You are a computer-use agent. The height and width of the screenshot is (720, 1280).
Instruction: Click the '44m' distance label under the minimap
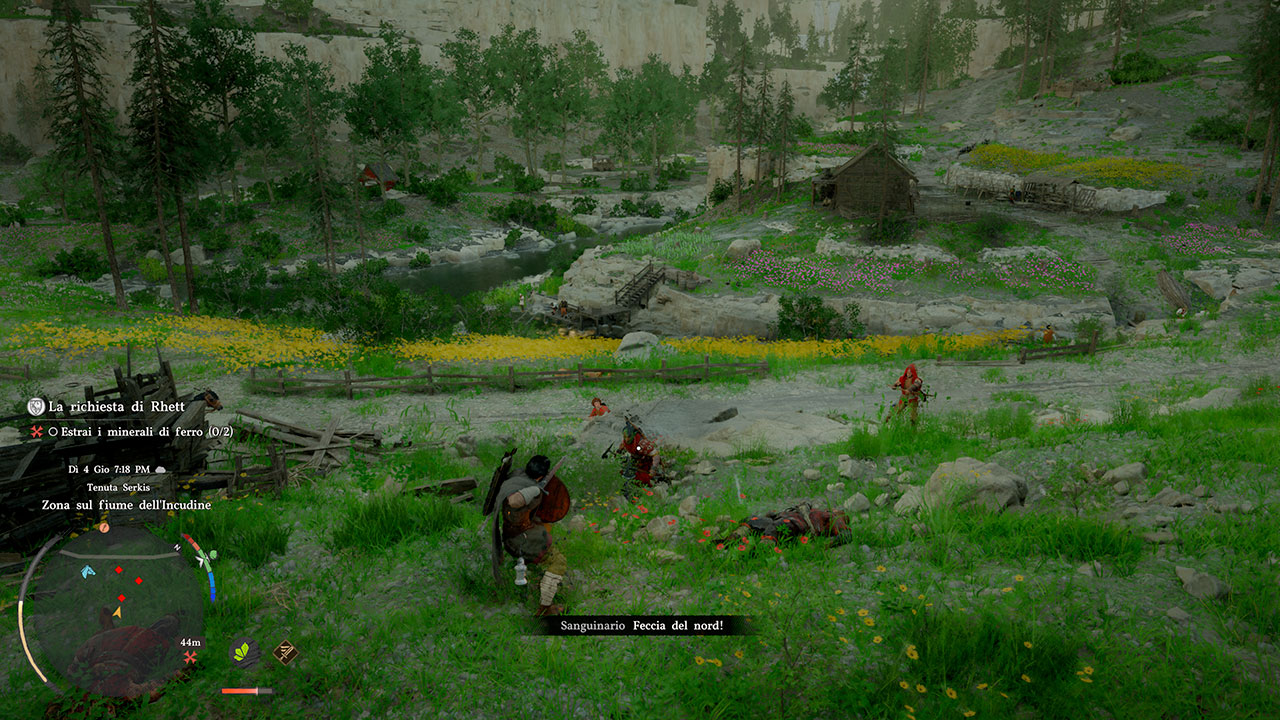point(190,642)
